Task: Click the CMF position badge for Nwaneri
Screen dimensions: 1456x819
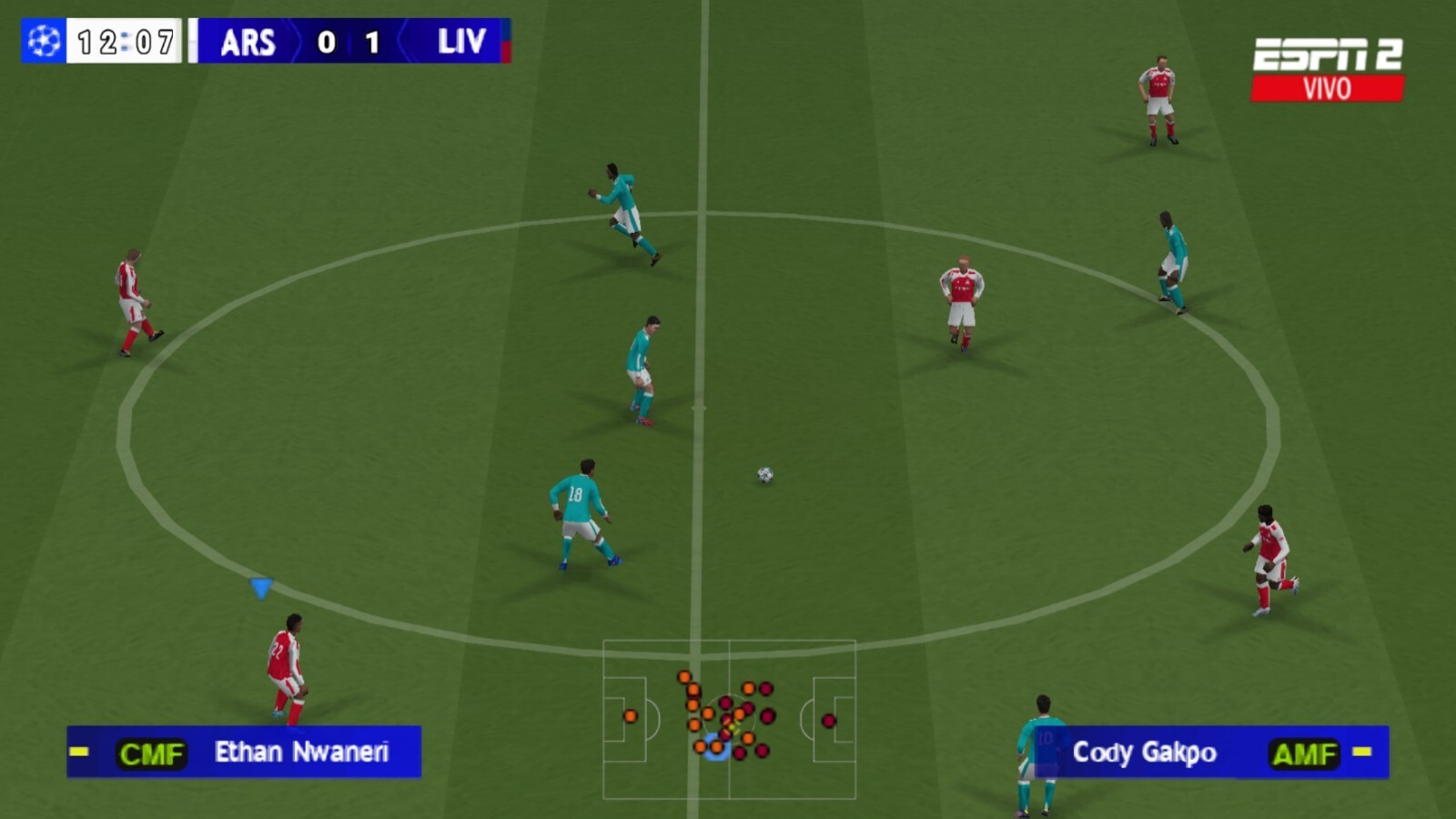Action: coord(151,753)
